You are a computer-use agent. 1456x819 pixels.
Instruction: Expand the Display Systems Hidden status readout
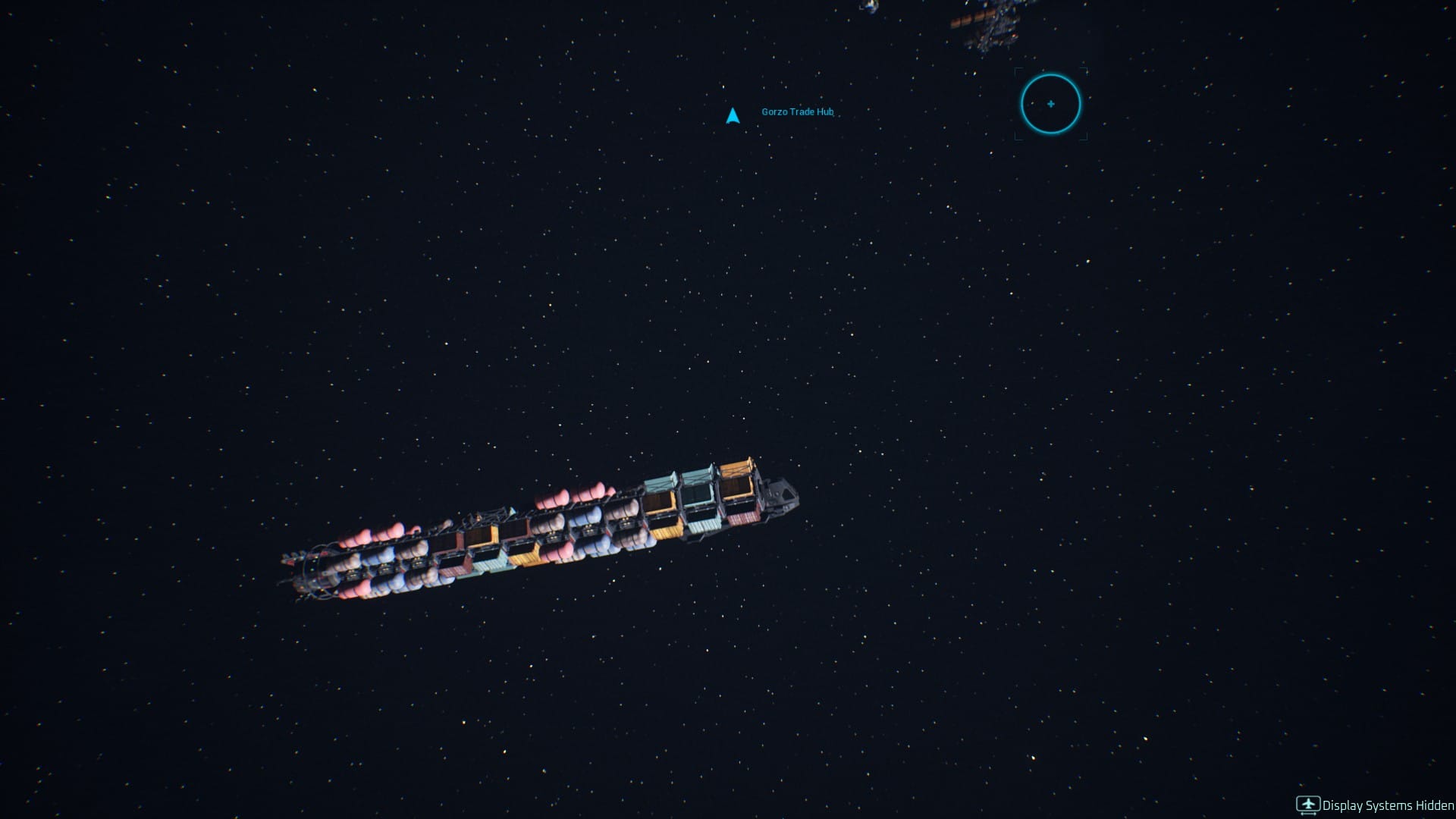[x=1388, y=805]
